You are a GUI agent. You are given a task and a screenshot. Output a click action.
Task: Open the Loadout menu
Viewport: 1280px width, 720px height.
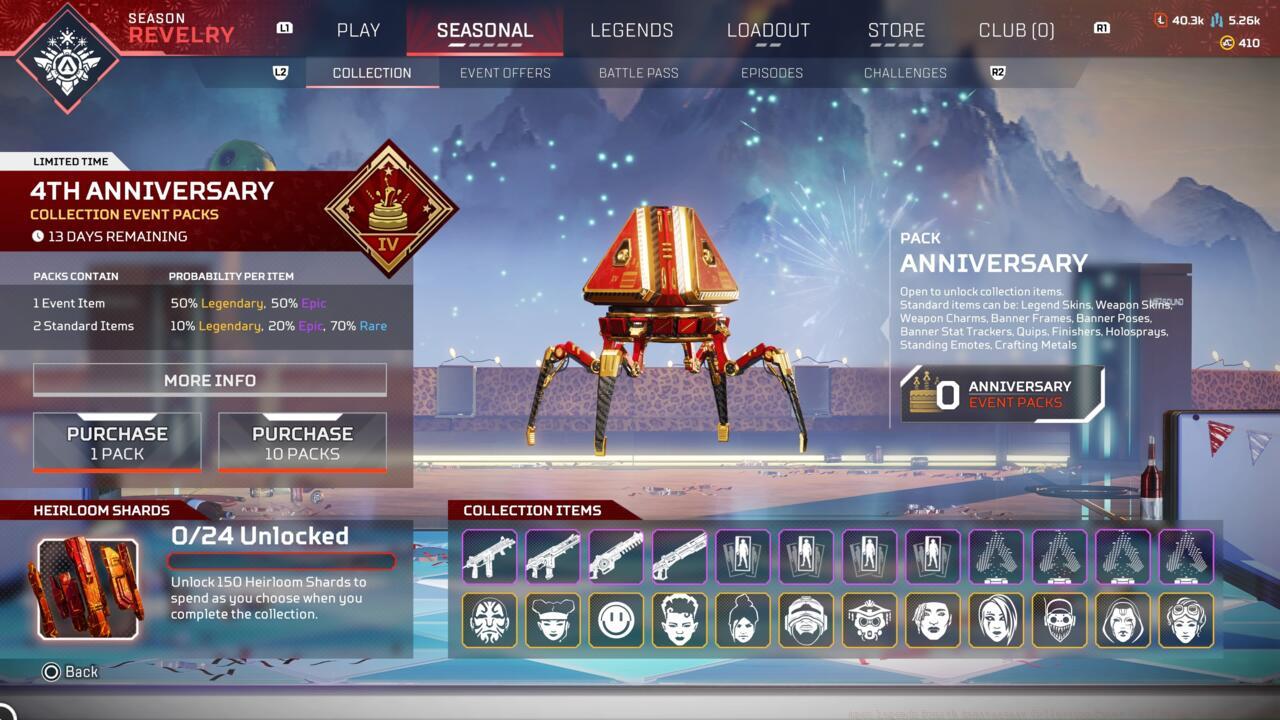(769, 30)
